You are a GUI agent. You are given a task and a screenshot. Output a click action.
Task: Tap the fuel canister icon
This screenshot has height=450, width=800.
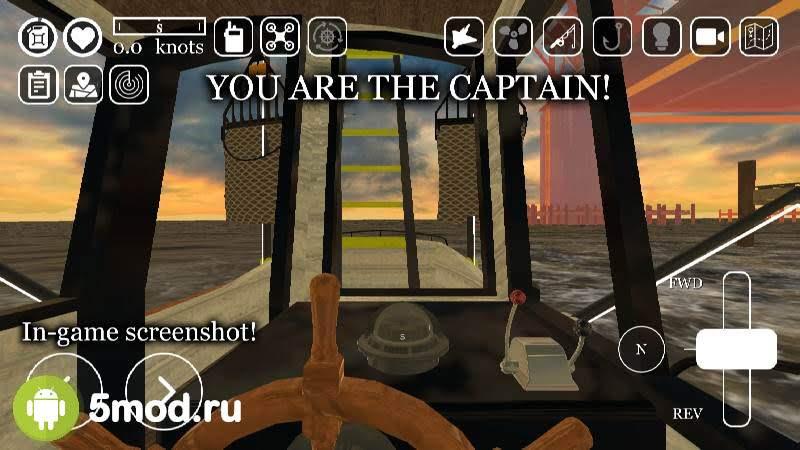point(38,38)
